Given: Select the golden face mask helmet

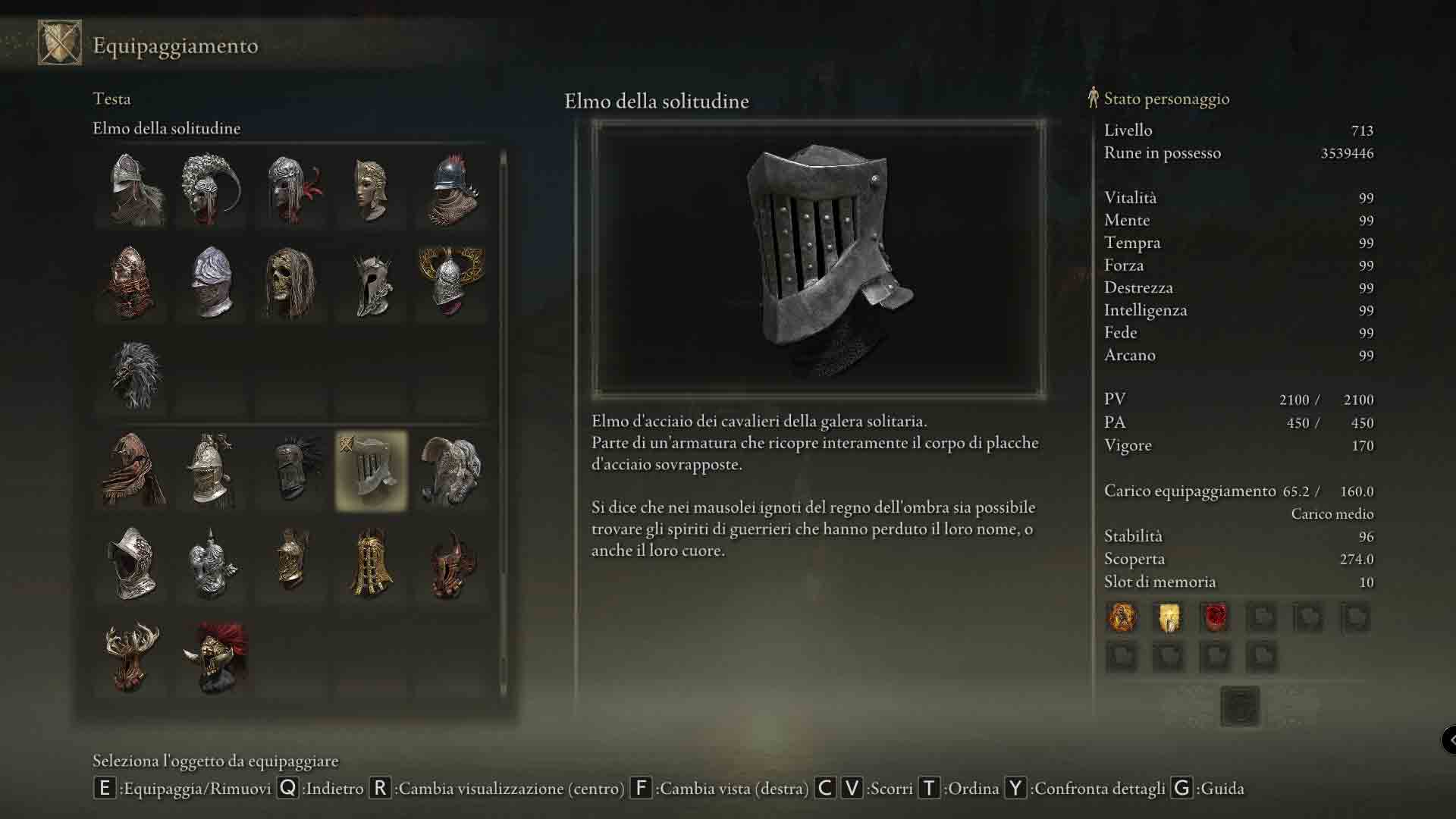Looking at the screenshot, I should tap(372, 190).
